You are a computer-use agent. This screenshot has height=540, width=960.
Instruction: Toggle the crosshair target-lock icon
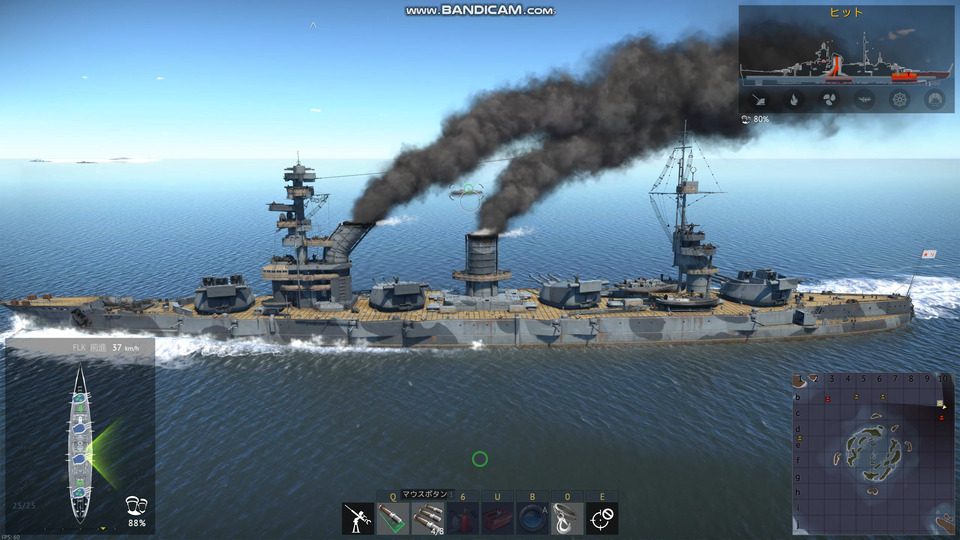pos(602,518)
